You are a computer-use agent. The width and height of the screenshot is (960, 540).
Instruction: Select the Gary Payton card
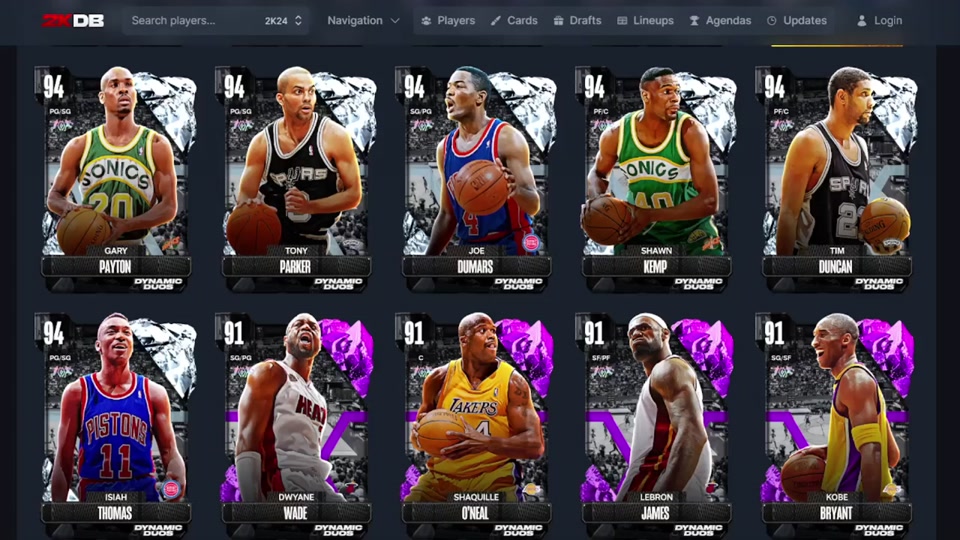(115, 175)
